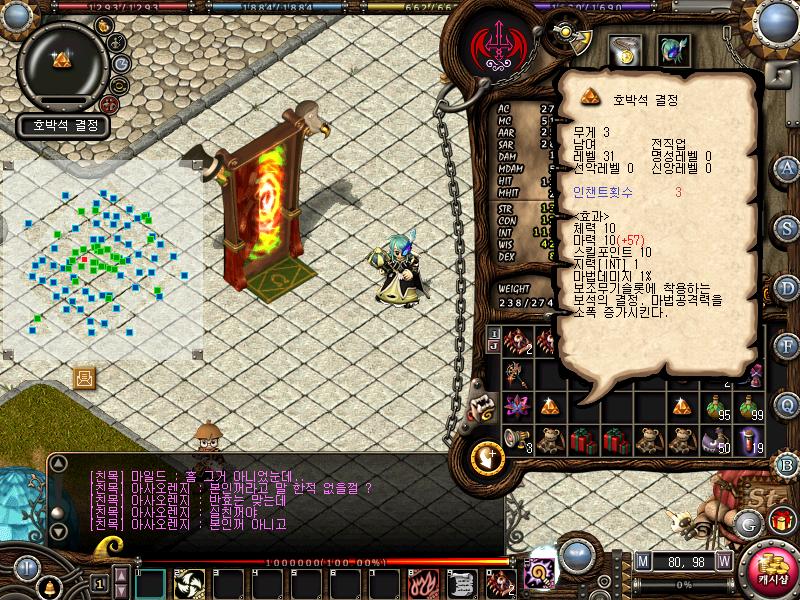The image size is (800, 600).
Task: Open the mail envelope icon
Action: click(x=84, y=377)
